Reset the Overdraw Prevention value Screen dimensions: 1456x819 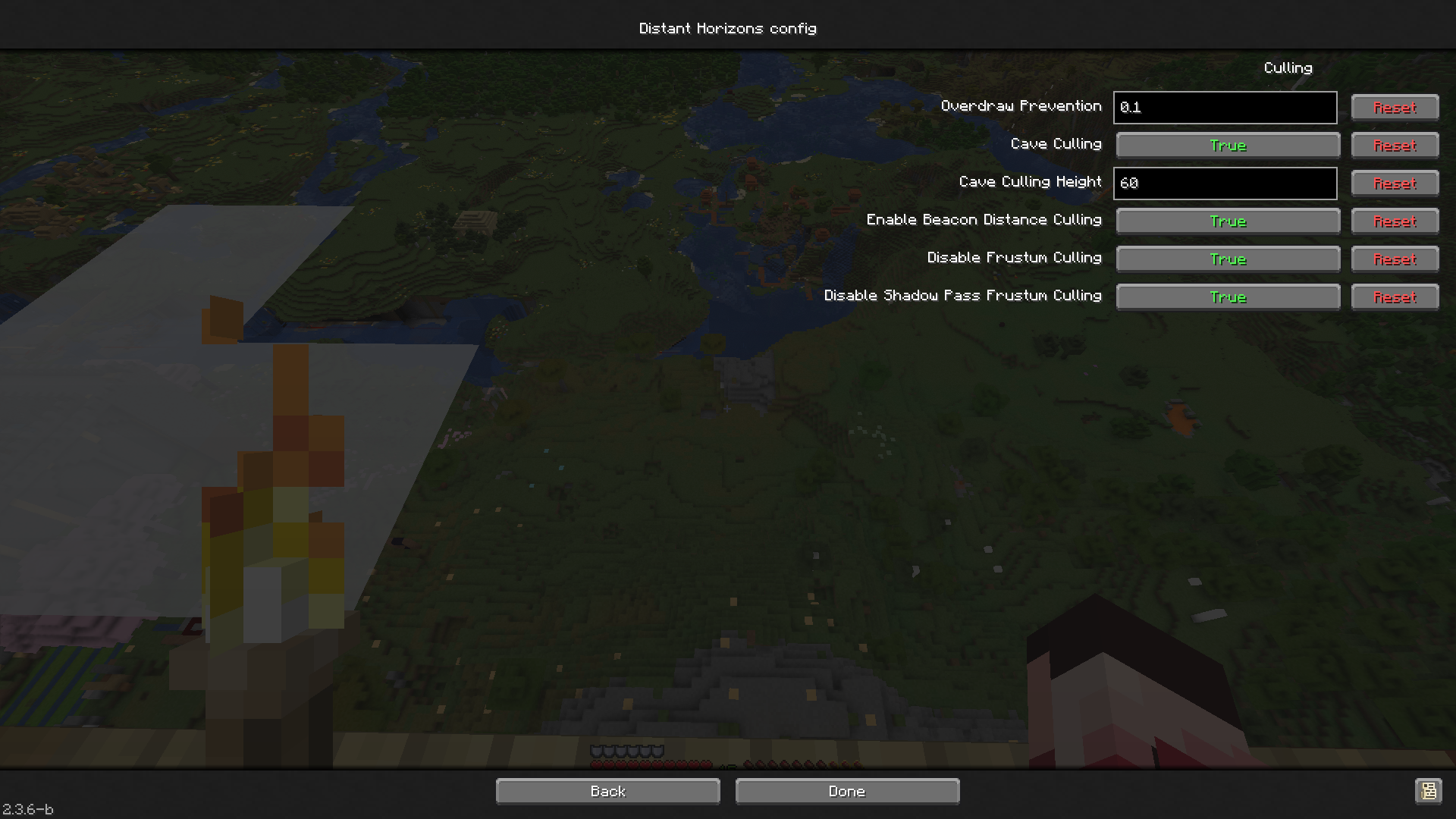[1395, 107]
